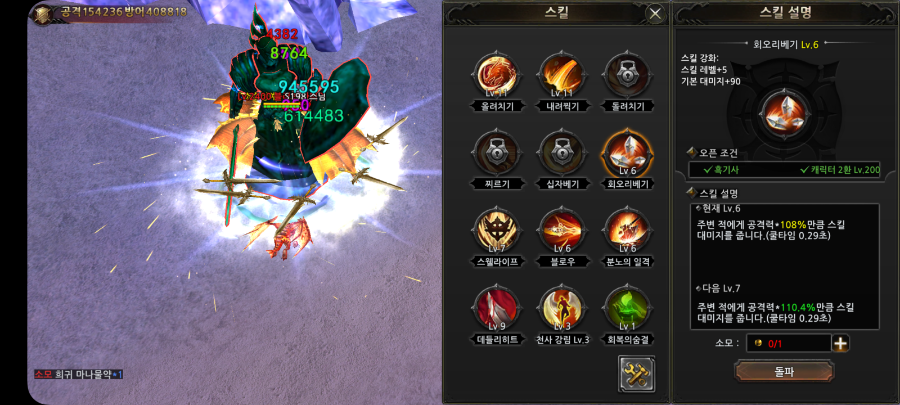The width and height of the screenshot is (900, 405).
Task: Select the 내려찍기 skill icon
Action: pos(557,74)
